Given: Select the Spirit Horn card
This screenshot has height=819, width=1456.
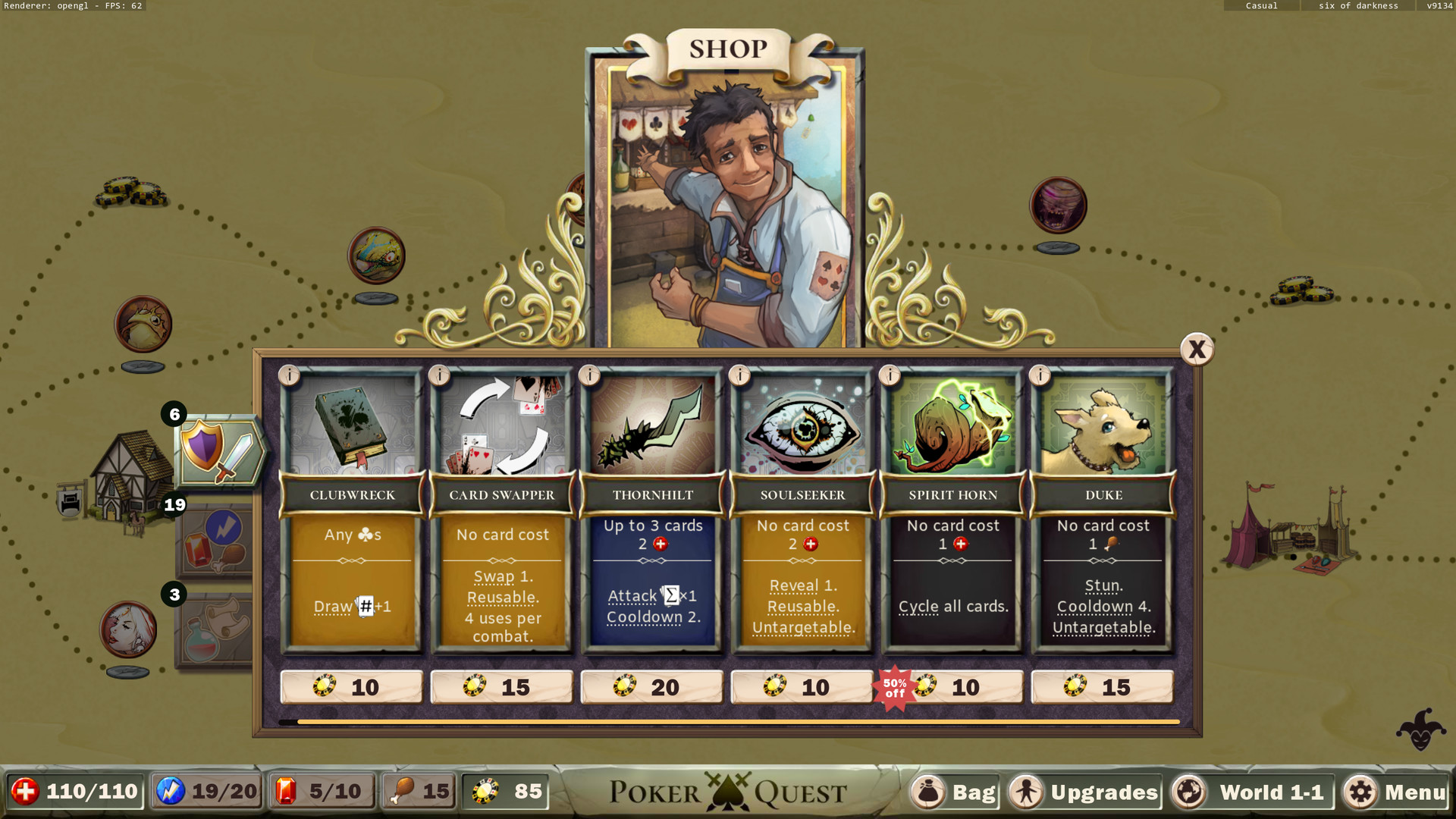Looking at the screenshot, I should click(x=952, y=510).
